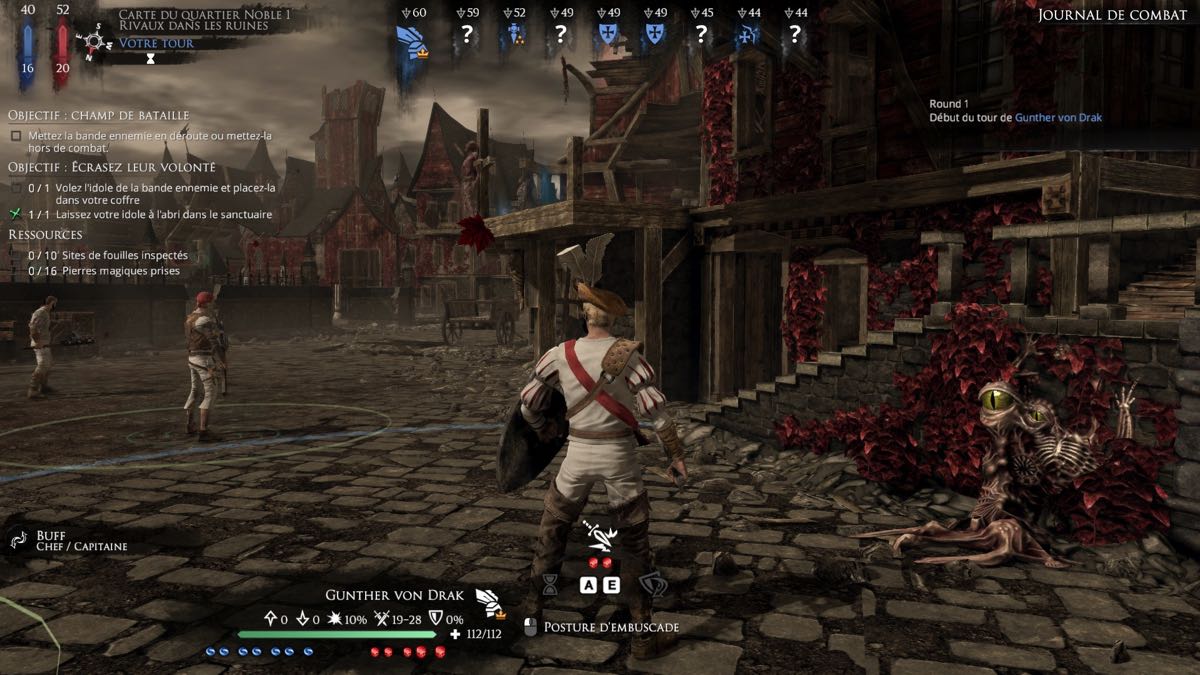Choose the overwatch eye stance icon

point(652,585)
